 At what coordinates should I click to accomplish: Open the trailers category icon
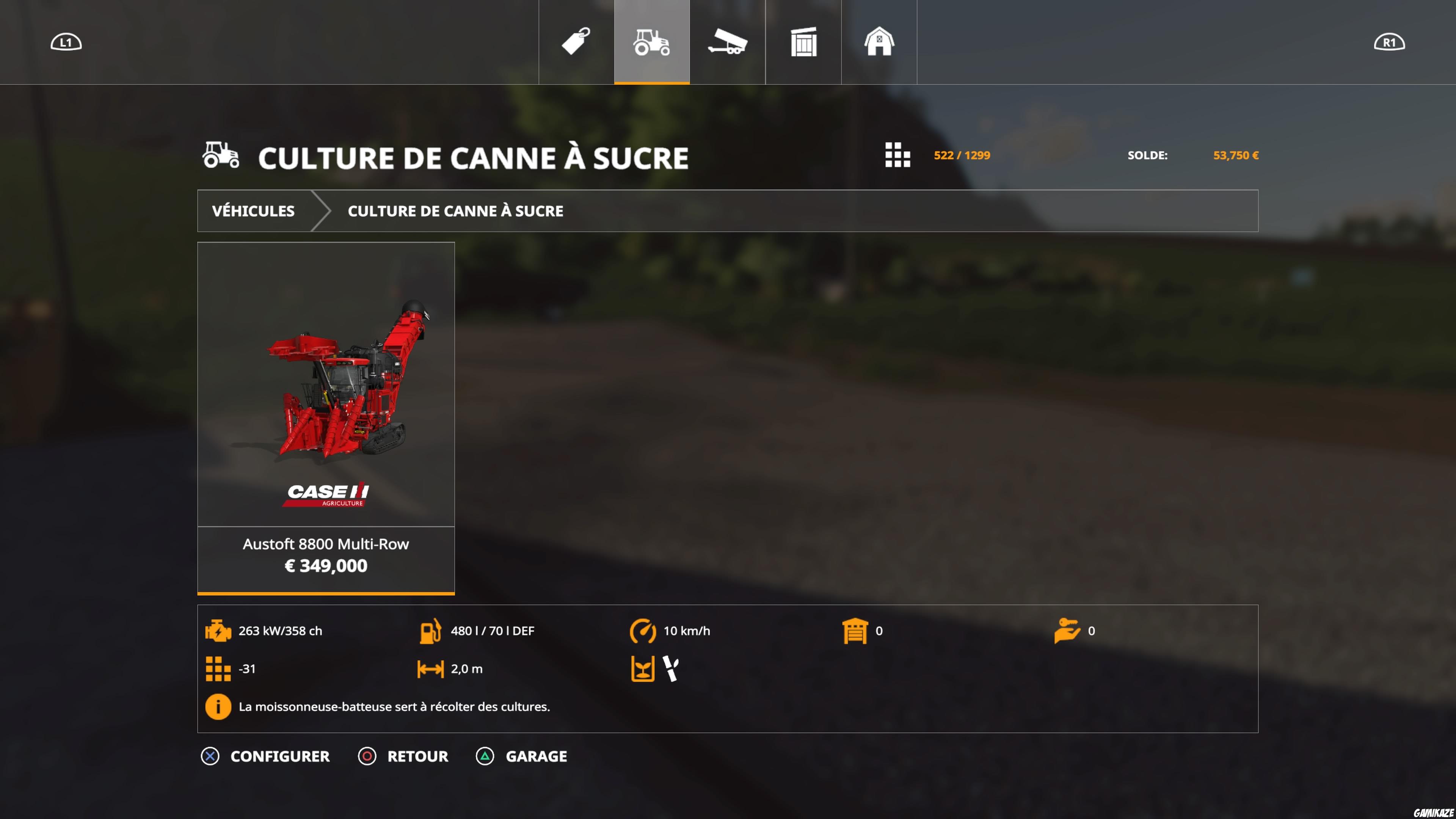(x=728, y=41)
